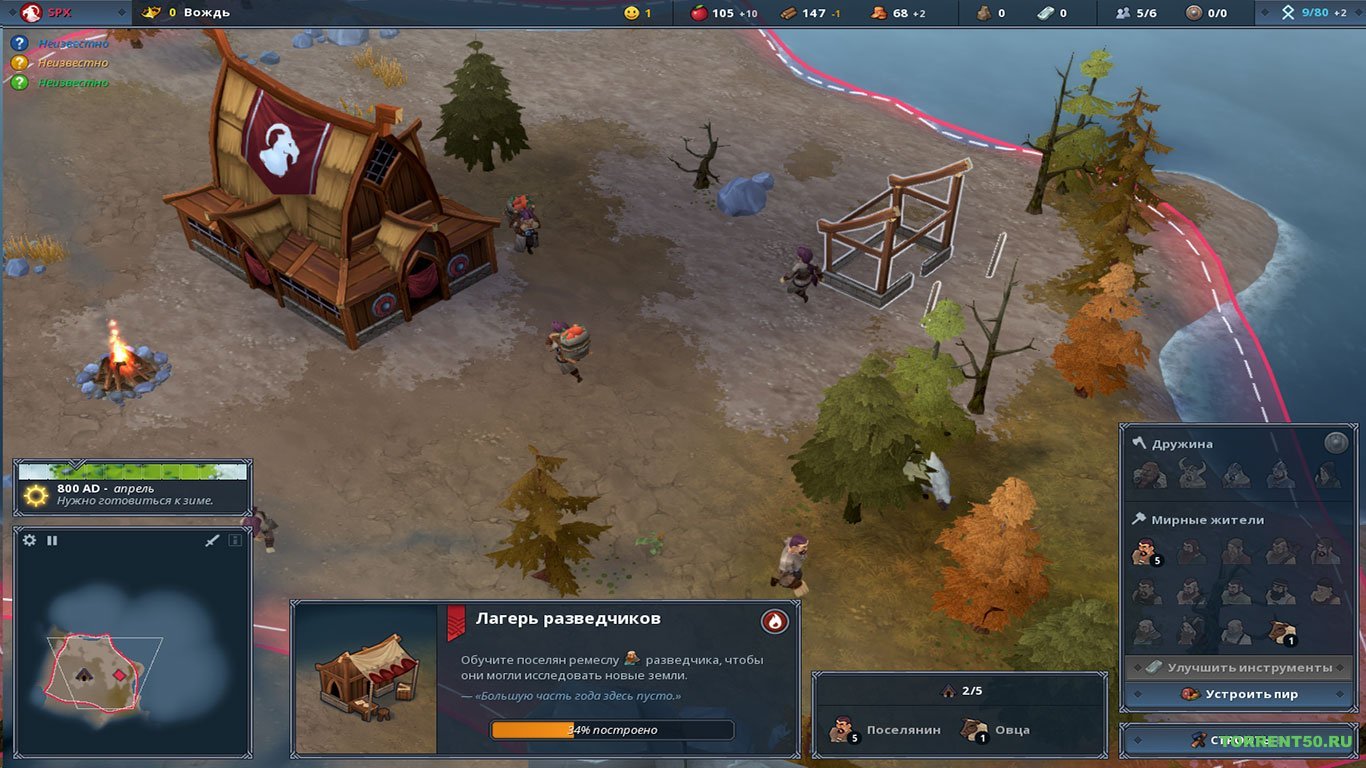The height and width of the screenshot is (768, 1366).
Task: Select the sheep portrait in the population panel
Action: click(973, 731)
